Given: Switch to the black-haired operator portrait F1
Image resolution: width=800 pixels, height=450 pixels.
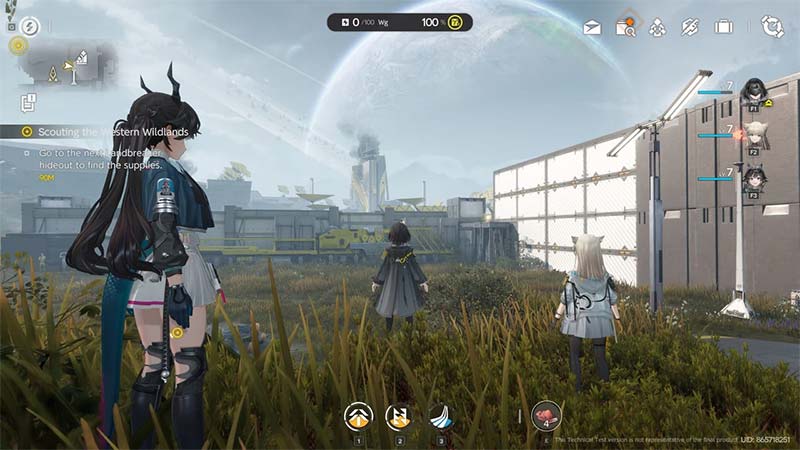Looking at the screenshot, I should [752, 91].
